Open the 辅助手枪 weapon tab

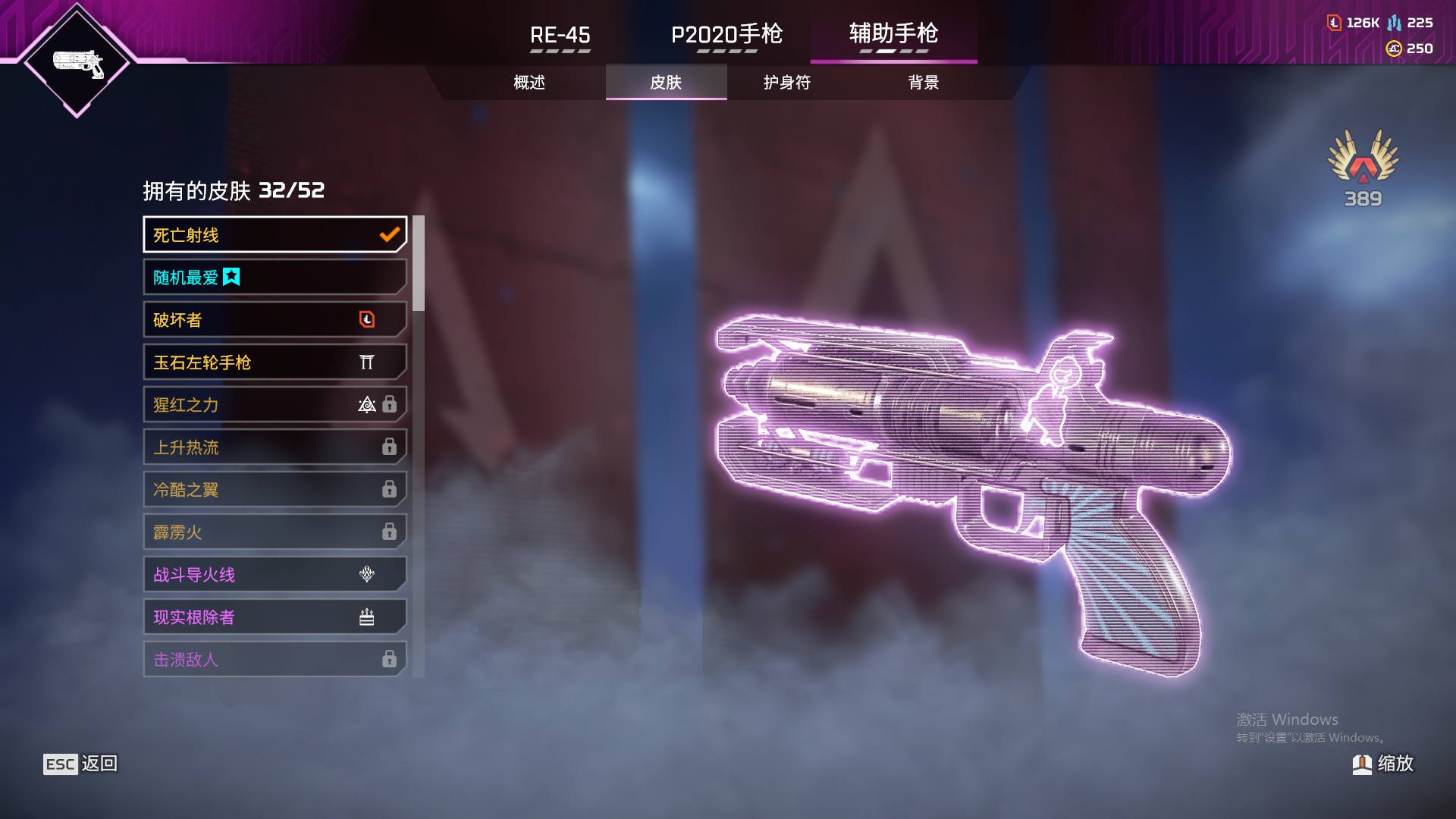pyautogui.click(x=893, y=33)
